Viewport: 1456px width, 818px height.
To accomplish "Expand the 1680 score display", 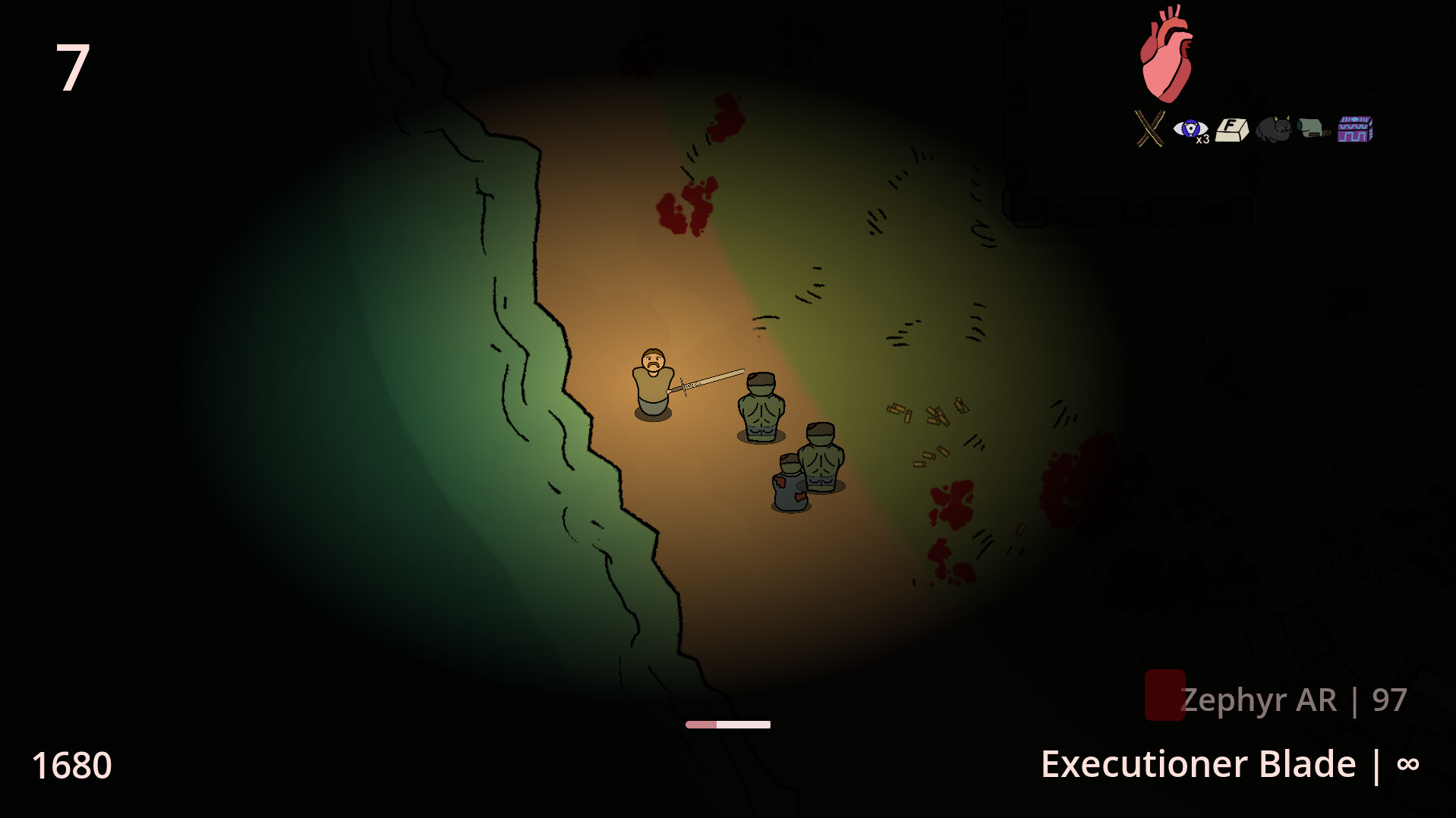I will click(x=74, y=766).
